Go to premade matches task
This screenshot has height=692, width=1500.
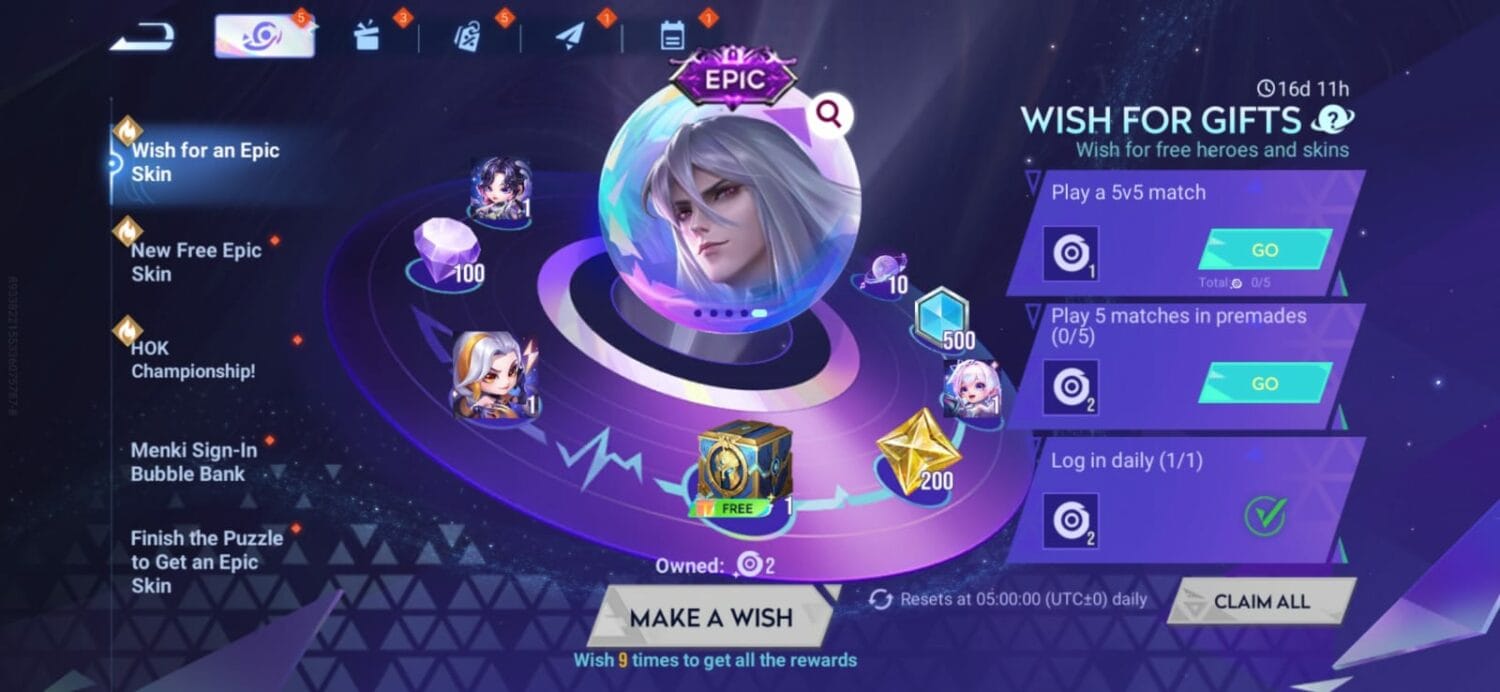coord(1264,383)
